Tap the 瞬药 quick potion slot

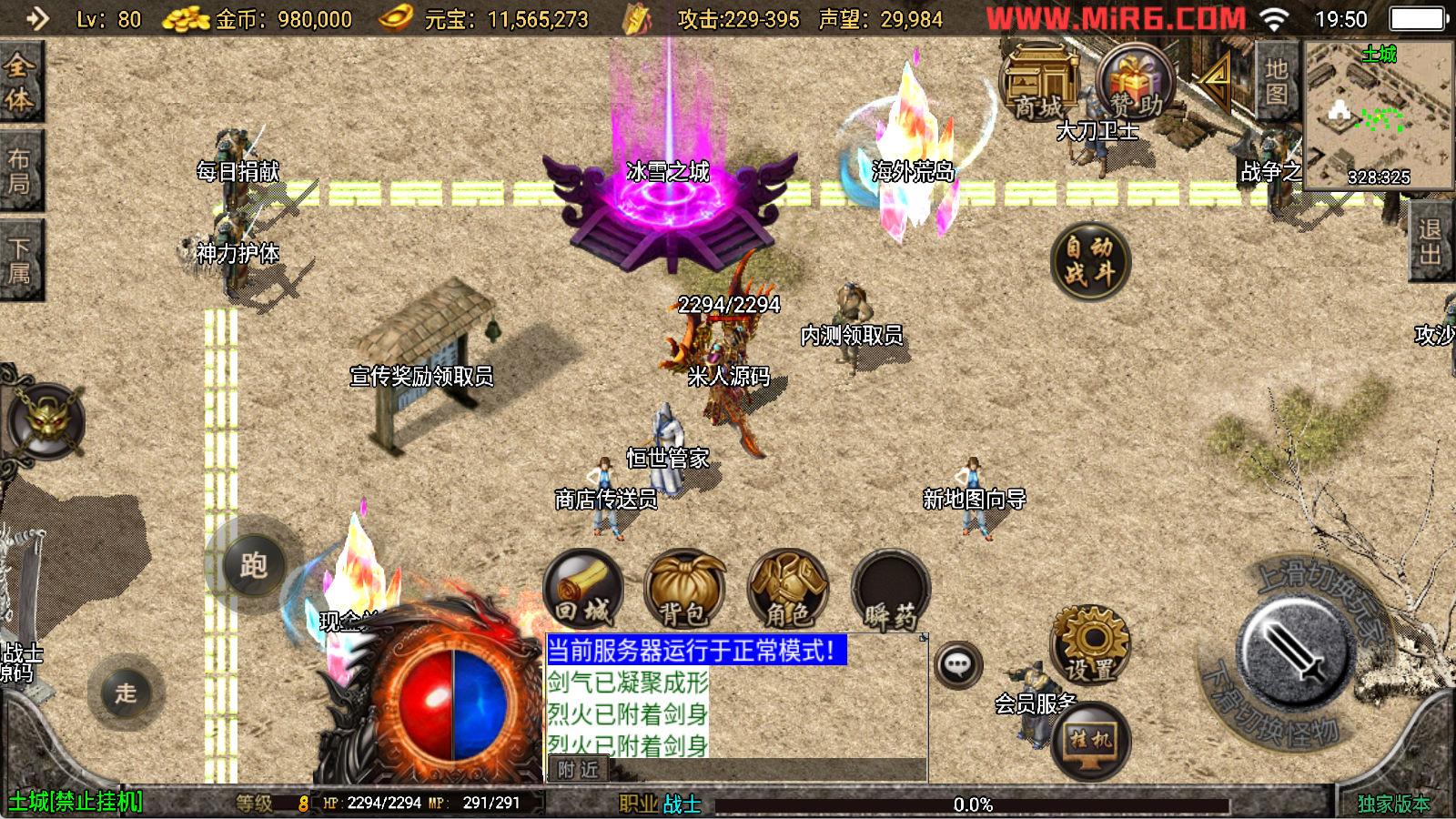(890, 590)
